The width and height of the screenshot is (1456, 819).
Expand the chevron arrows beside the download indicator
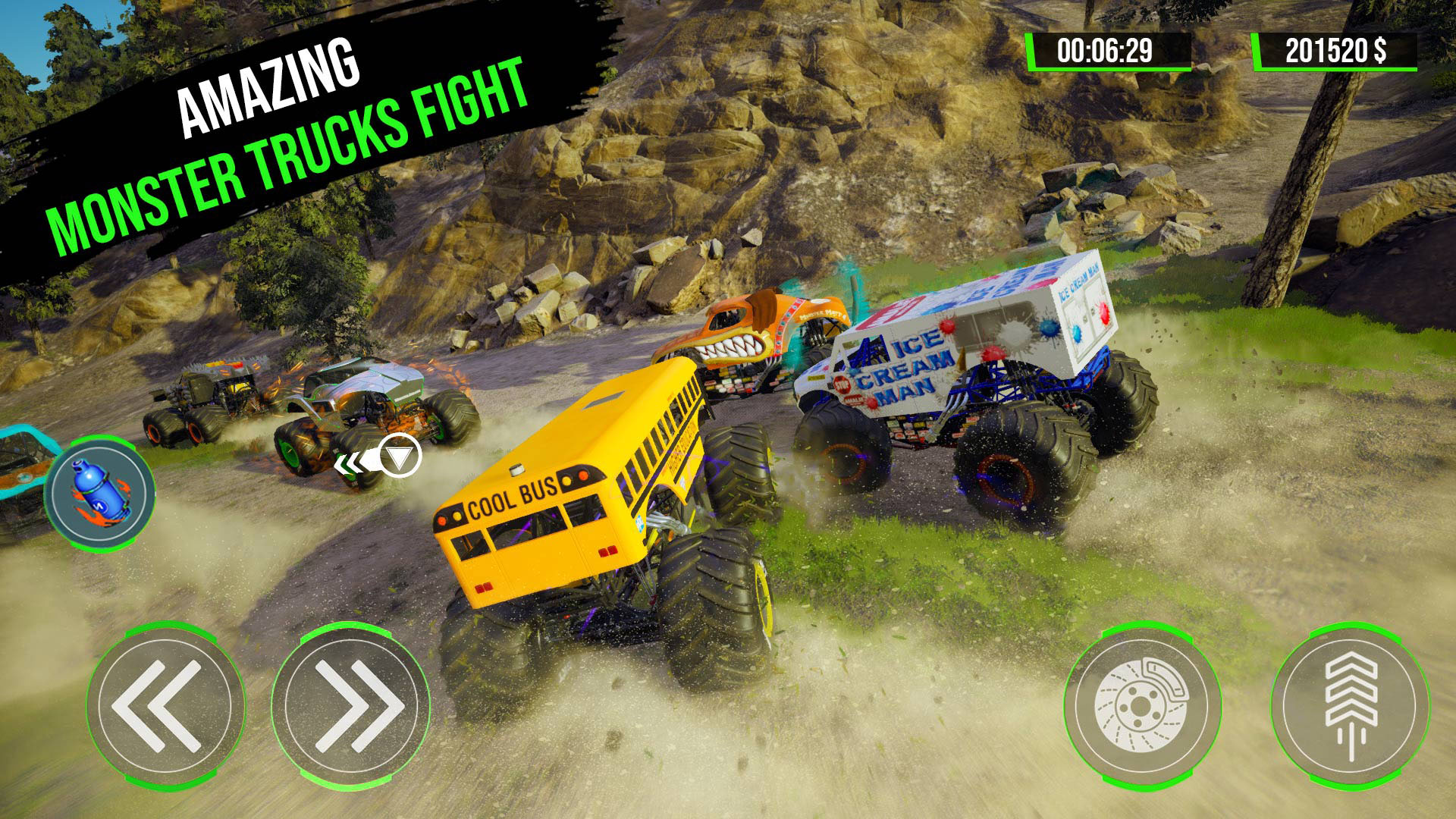(x=353, y=460)
